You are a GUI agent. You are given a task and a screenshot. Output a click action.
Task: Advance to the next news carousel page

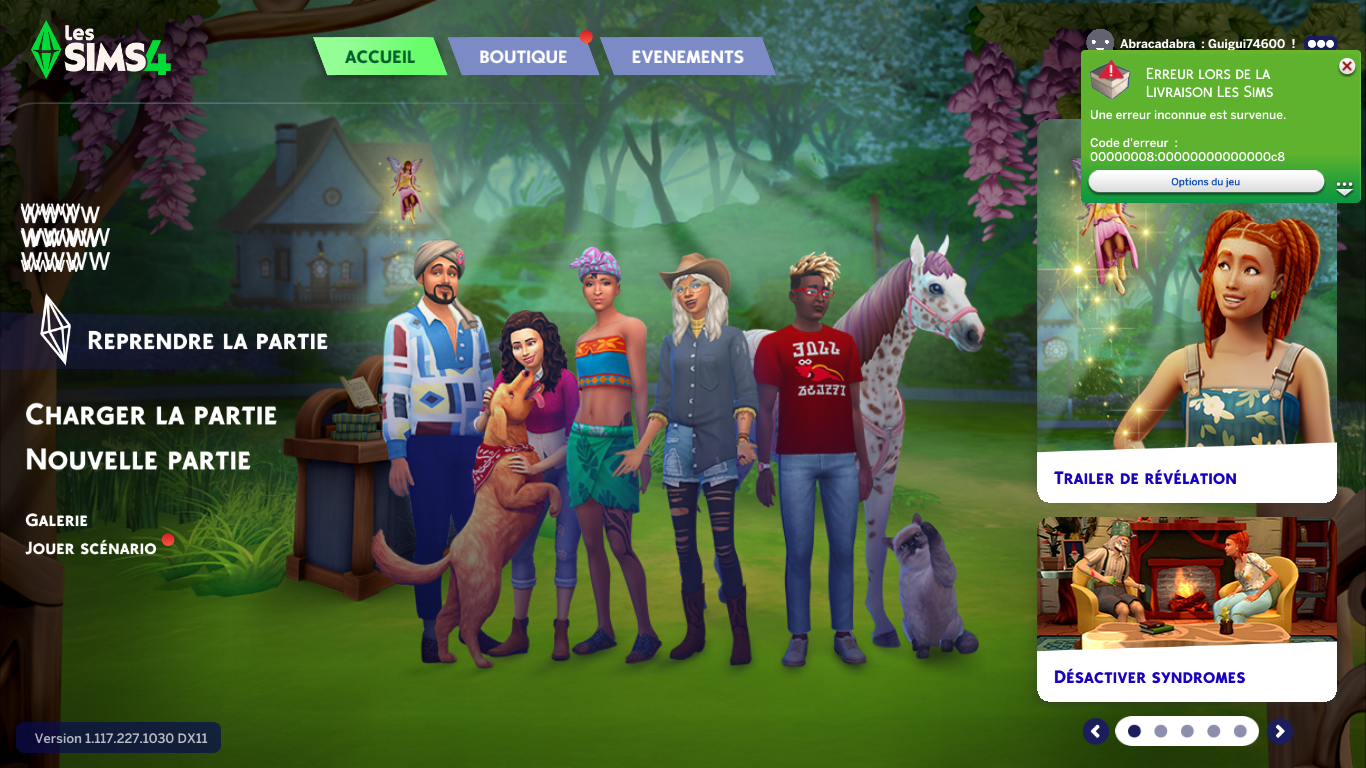point(1279,731)
